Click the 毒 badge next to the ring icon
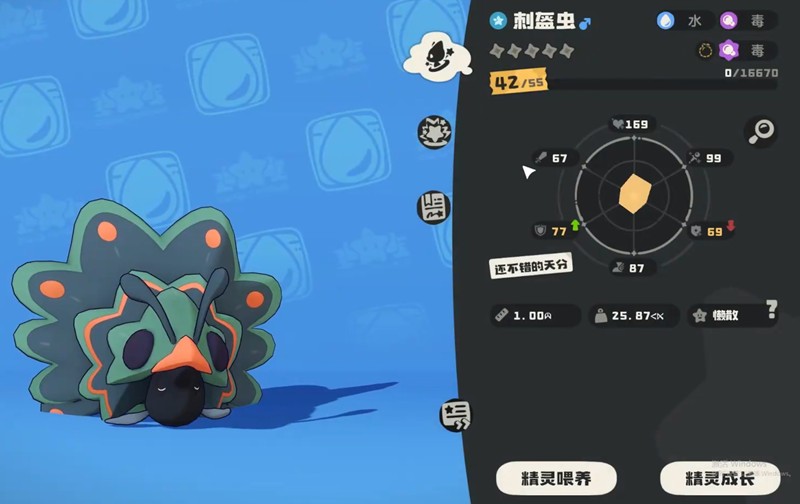800x504 pixels. click(748, 50)
